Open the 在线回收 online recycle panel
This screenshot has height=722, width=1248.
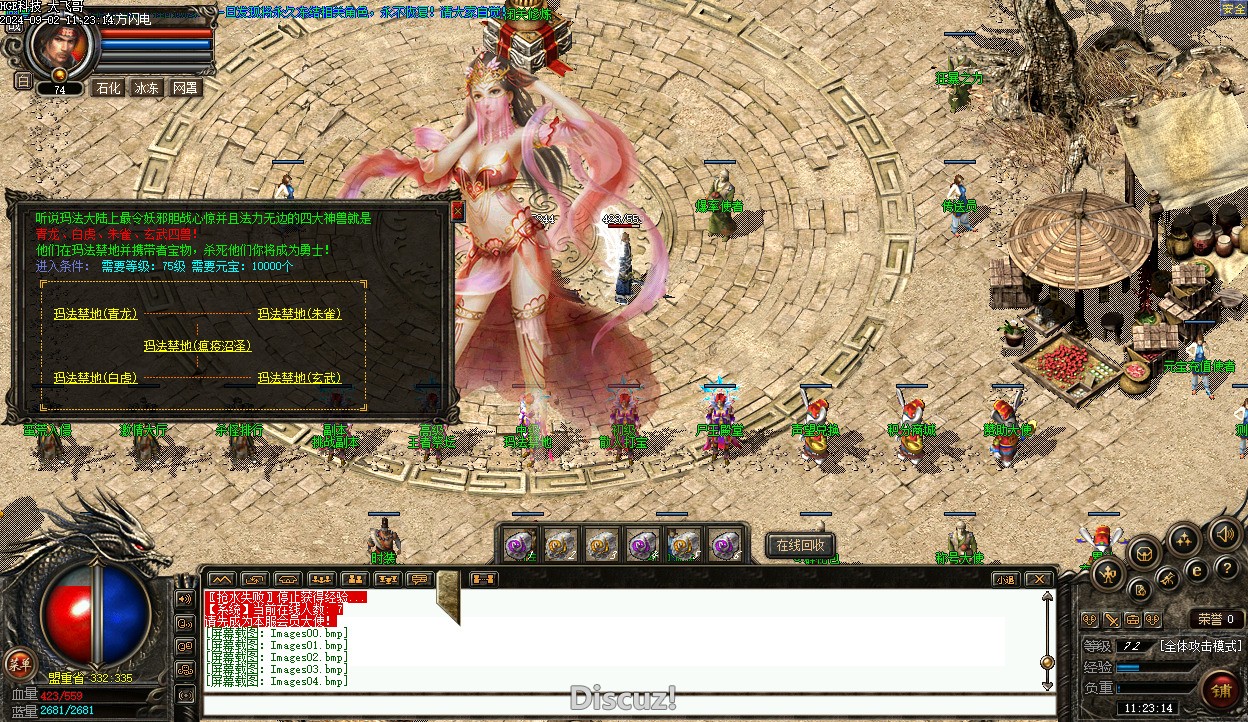click(800, 545)
